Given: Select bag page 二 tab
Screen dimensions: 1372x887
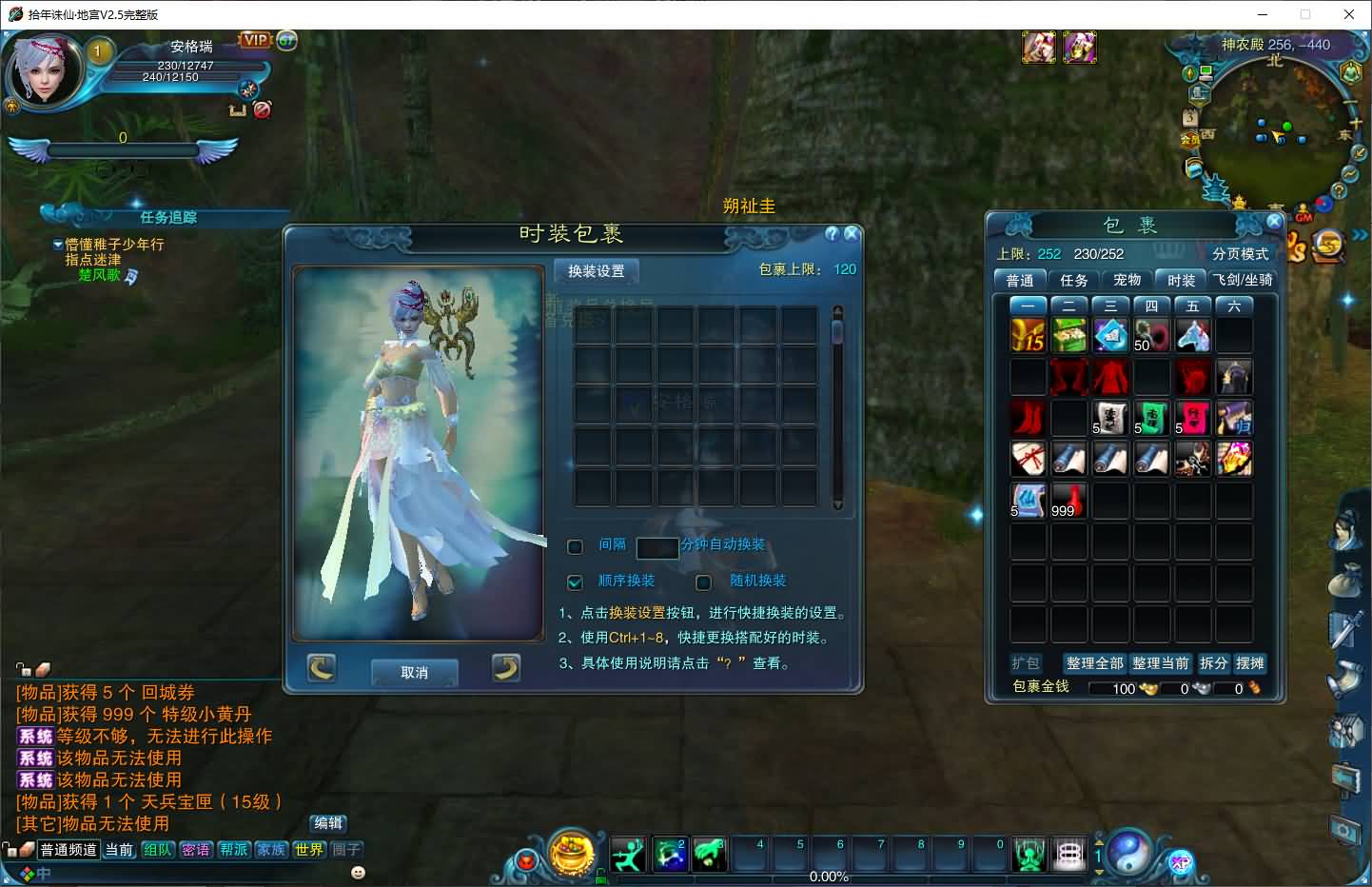Looking at the screenshot, I should point(1068,306).
